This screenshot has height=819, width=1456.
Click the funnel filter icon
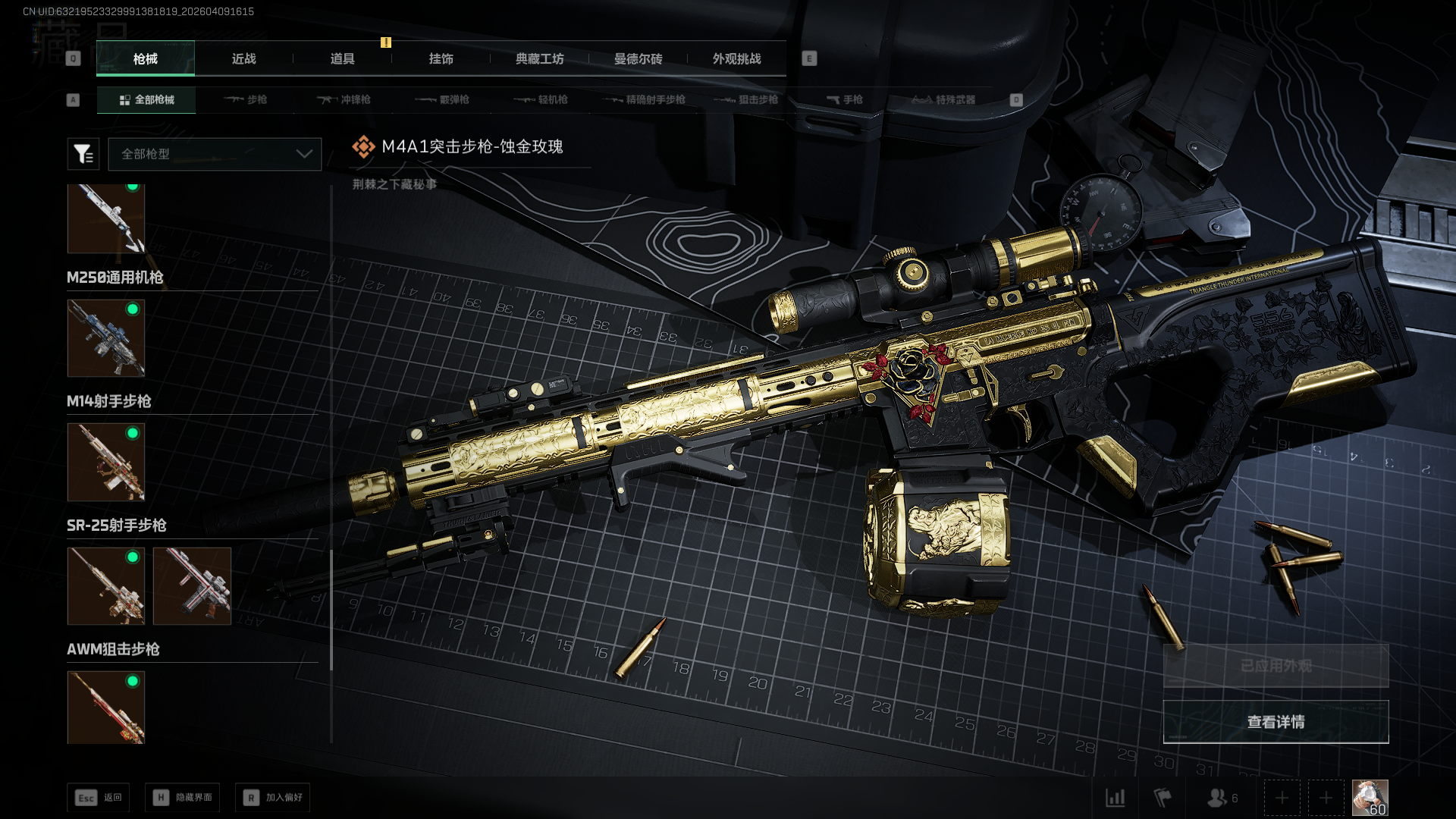83,154
